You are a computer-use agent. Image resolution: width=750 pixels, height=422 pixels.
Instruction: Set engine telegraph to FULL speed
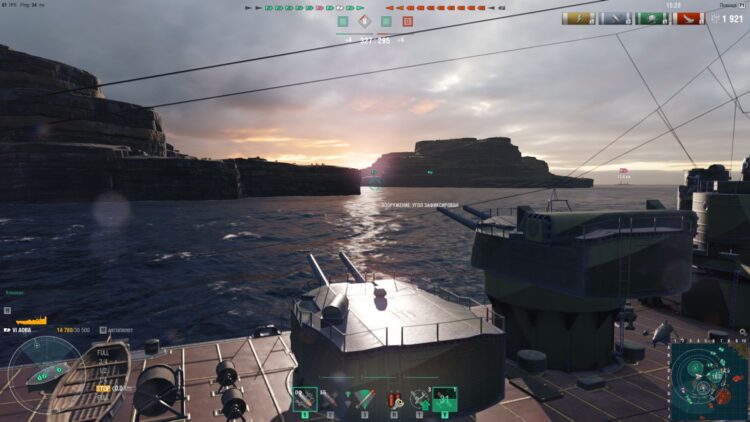103,354
